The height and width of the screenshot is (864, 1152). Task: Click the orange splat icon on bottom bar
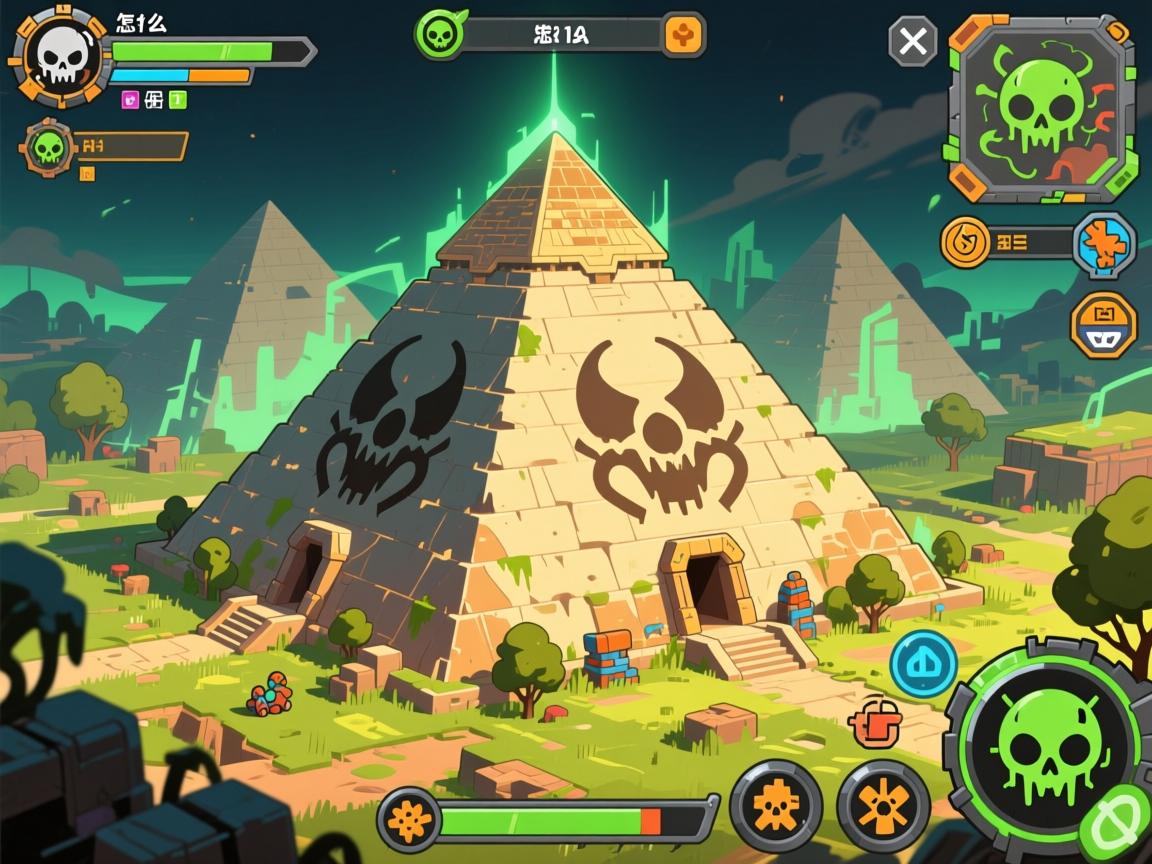point(409,821)
